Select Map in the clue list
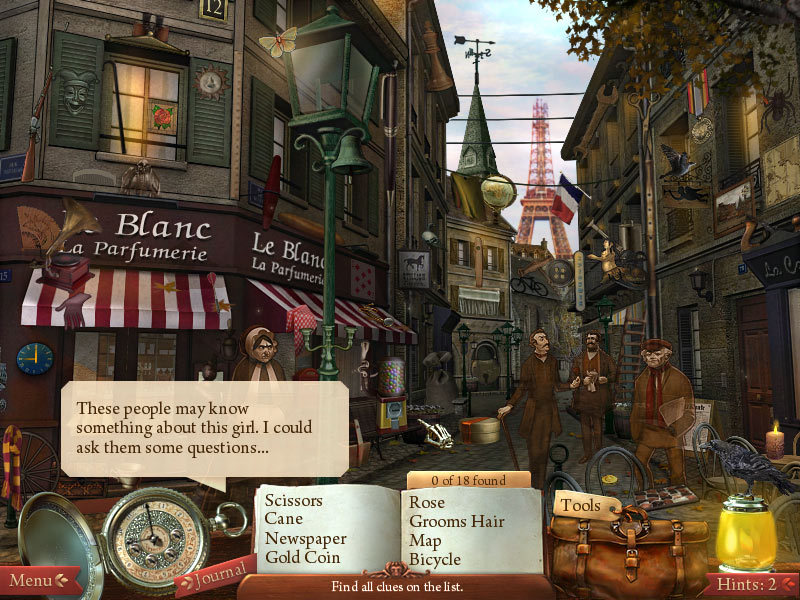 tap(425, 540)
